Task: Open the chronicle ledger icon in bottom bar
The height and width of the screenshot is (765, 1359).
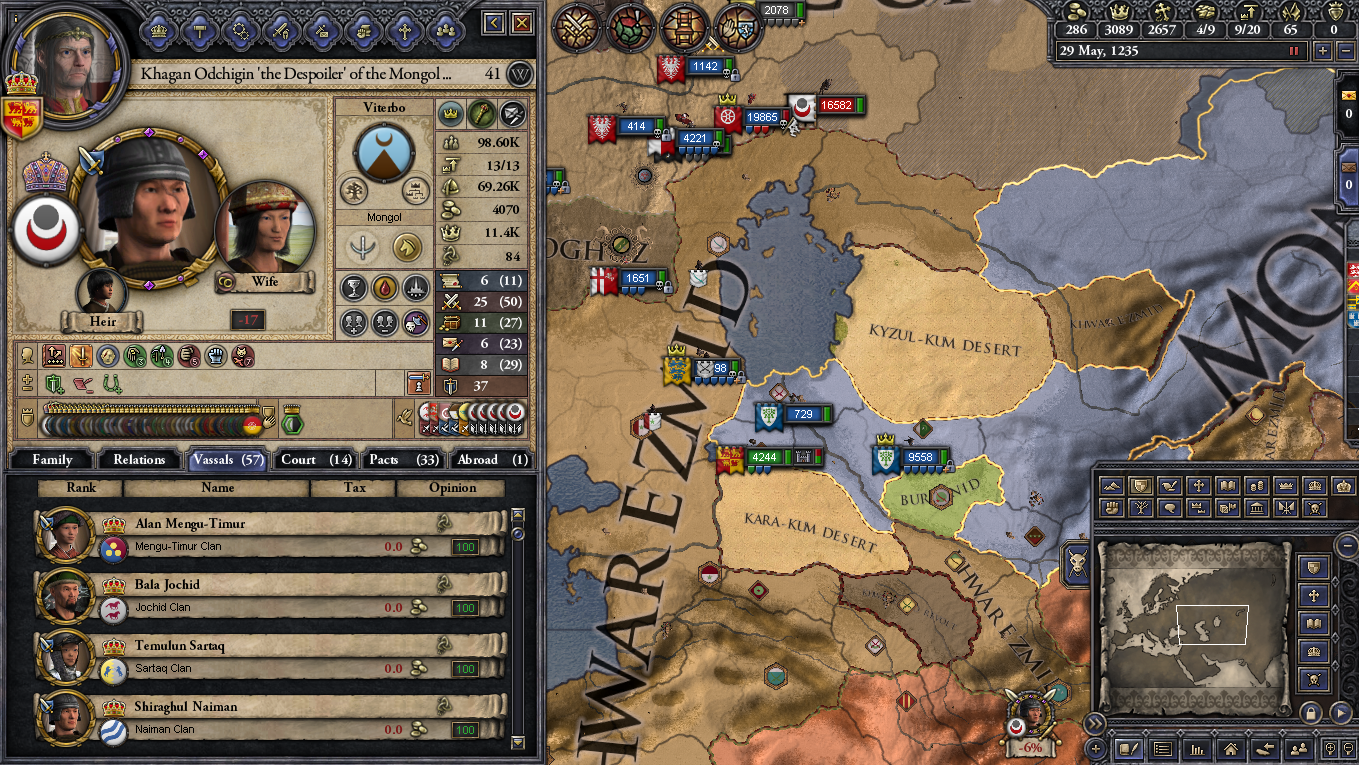Action: pyautogui.click(x=1128, y=748)
